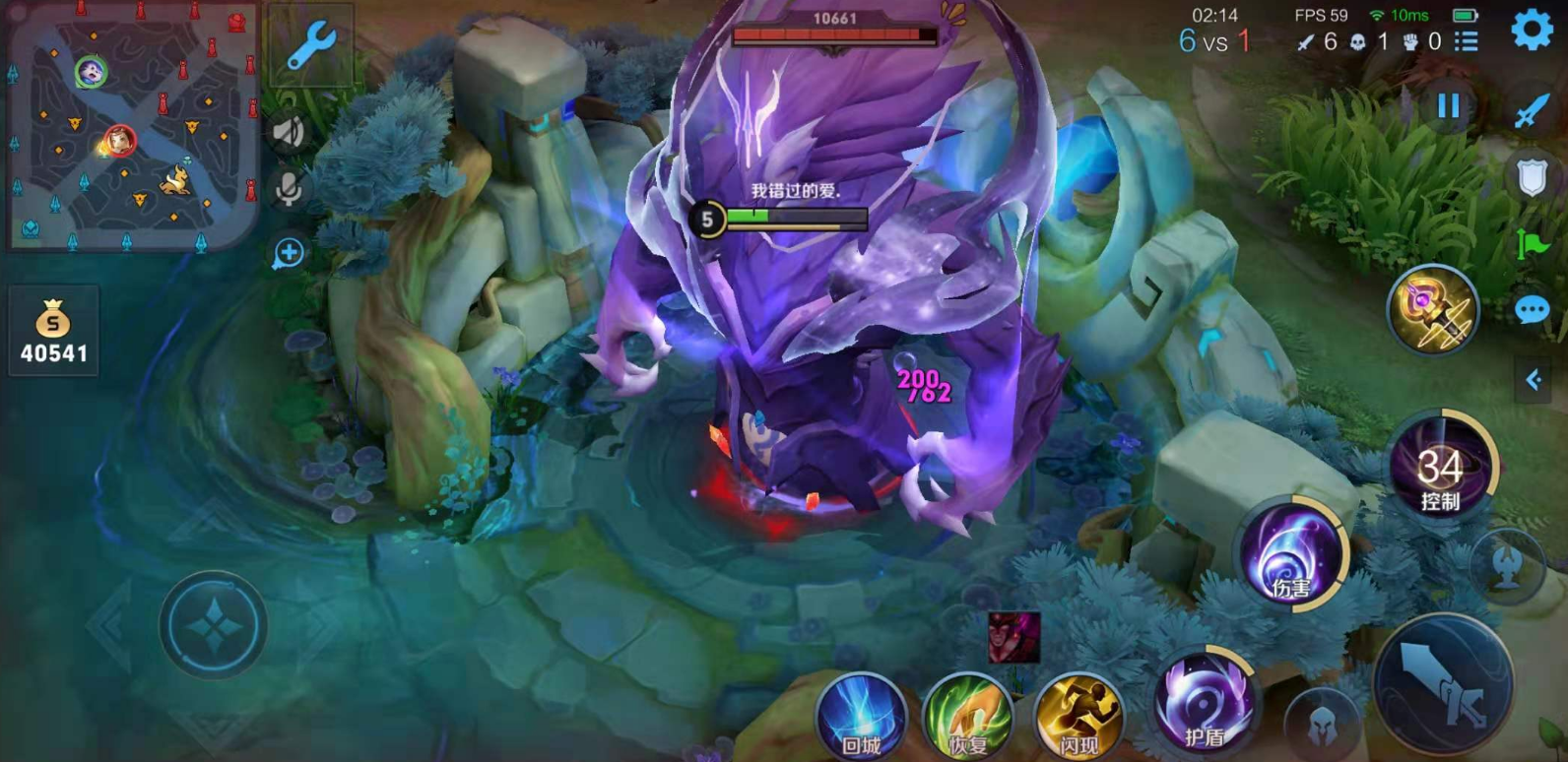Screen dimensions: 1568x762
Task: Send the green flag signal
Action: (x=1532, y=243)
